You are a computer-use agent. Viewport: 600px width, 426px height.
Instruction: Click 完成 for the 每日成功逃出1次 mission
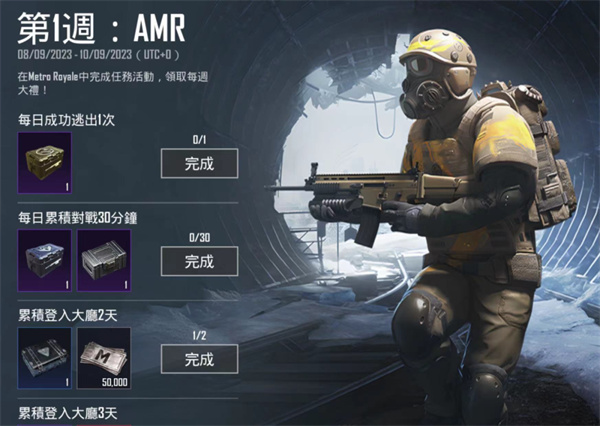point(199,163)
